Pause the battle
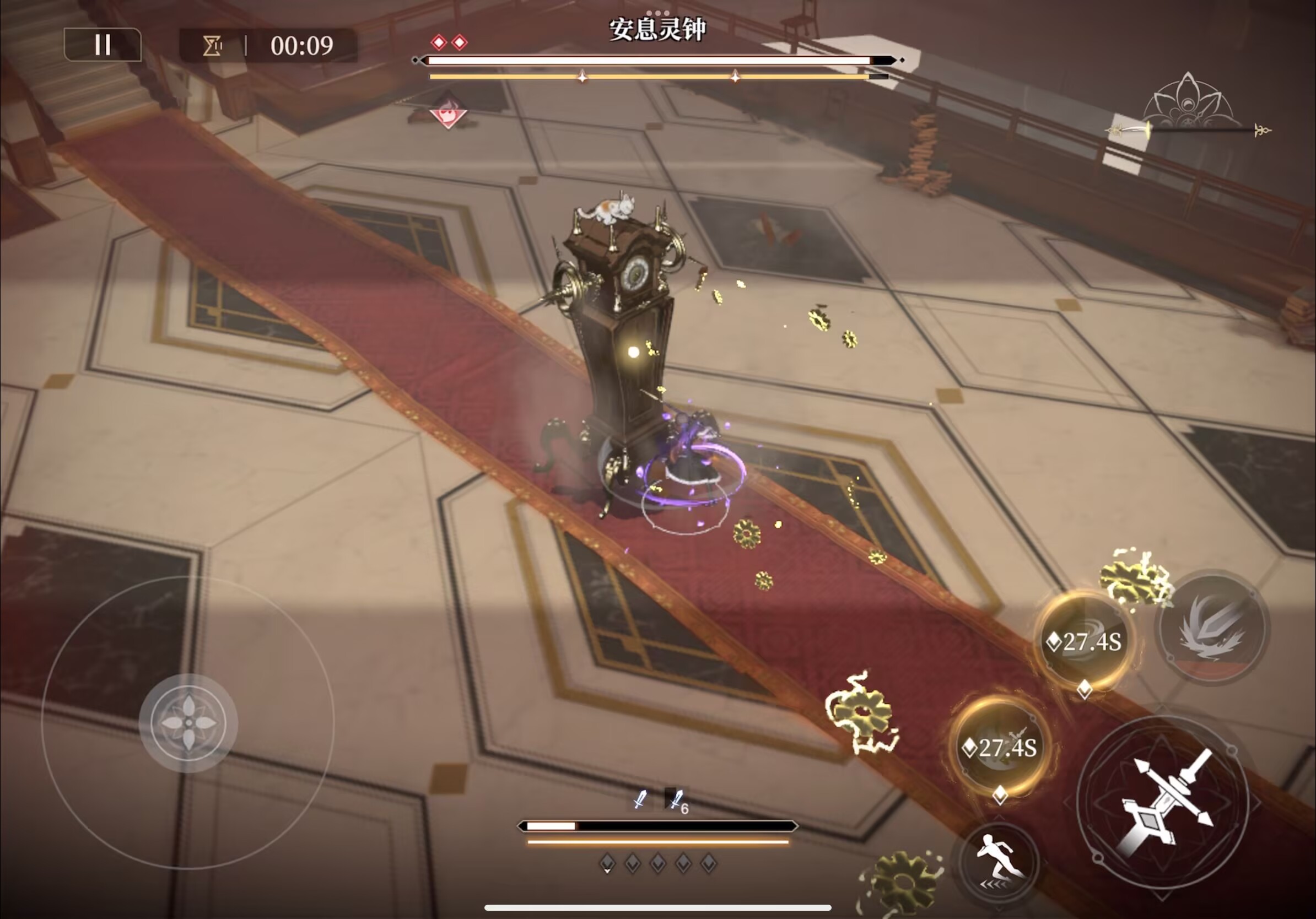The image size is (1316, 919). (x=103, y=45)
